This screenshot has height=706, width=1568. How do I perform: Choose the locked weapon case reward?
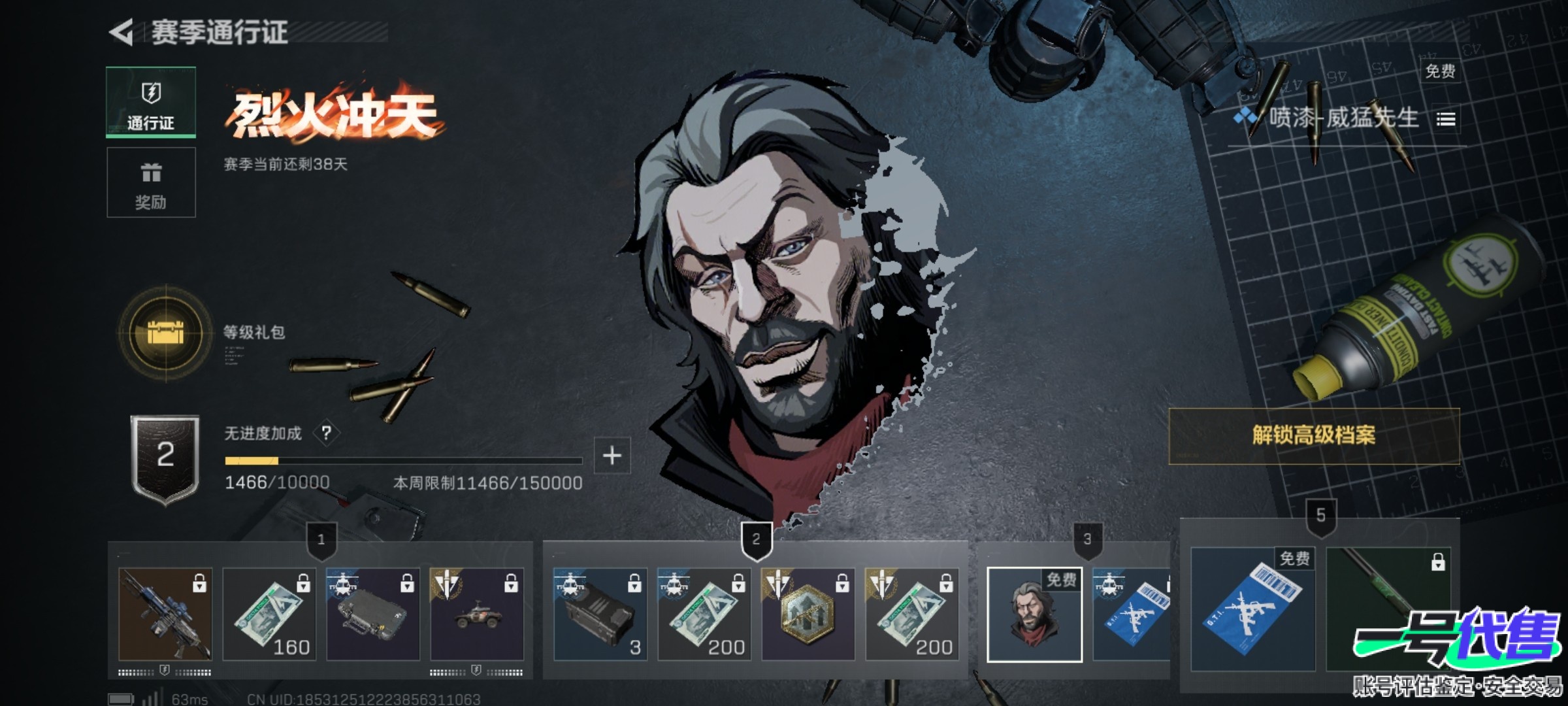[x=373, y=614]
